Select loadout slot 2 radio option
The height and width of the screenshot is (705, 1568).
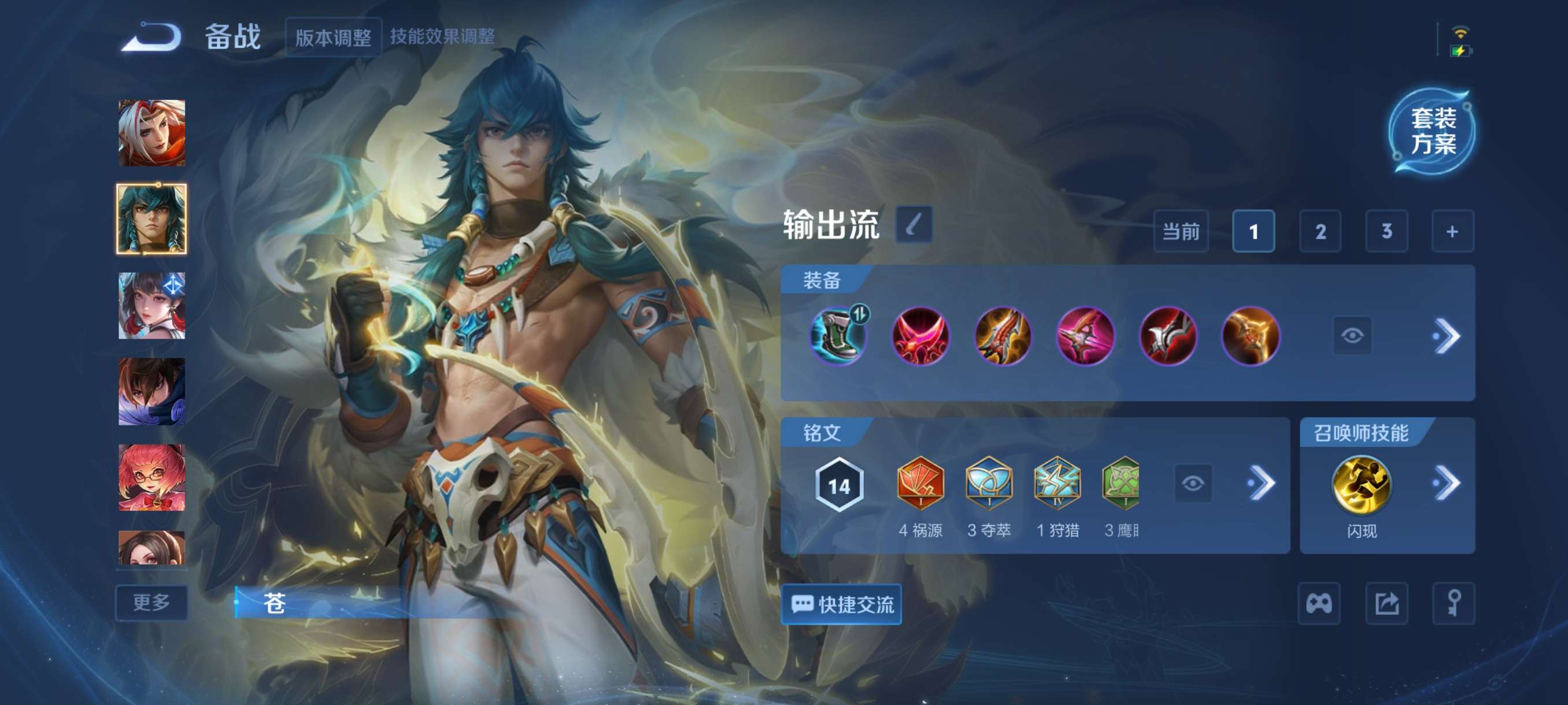1321,232
